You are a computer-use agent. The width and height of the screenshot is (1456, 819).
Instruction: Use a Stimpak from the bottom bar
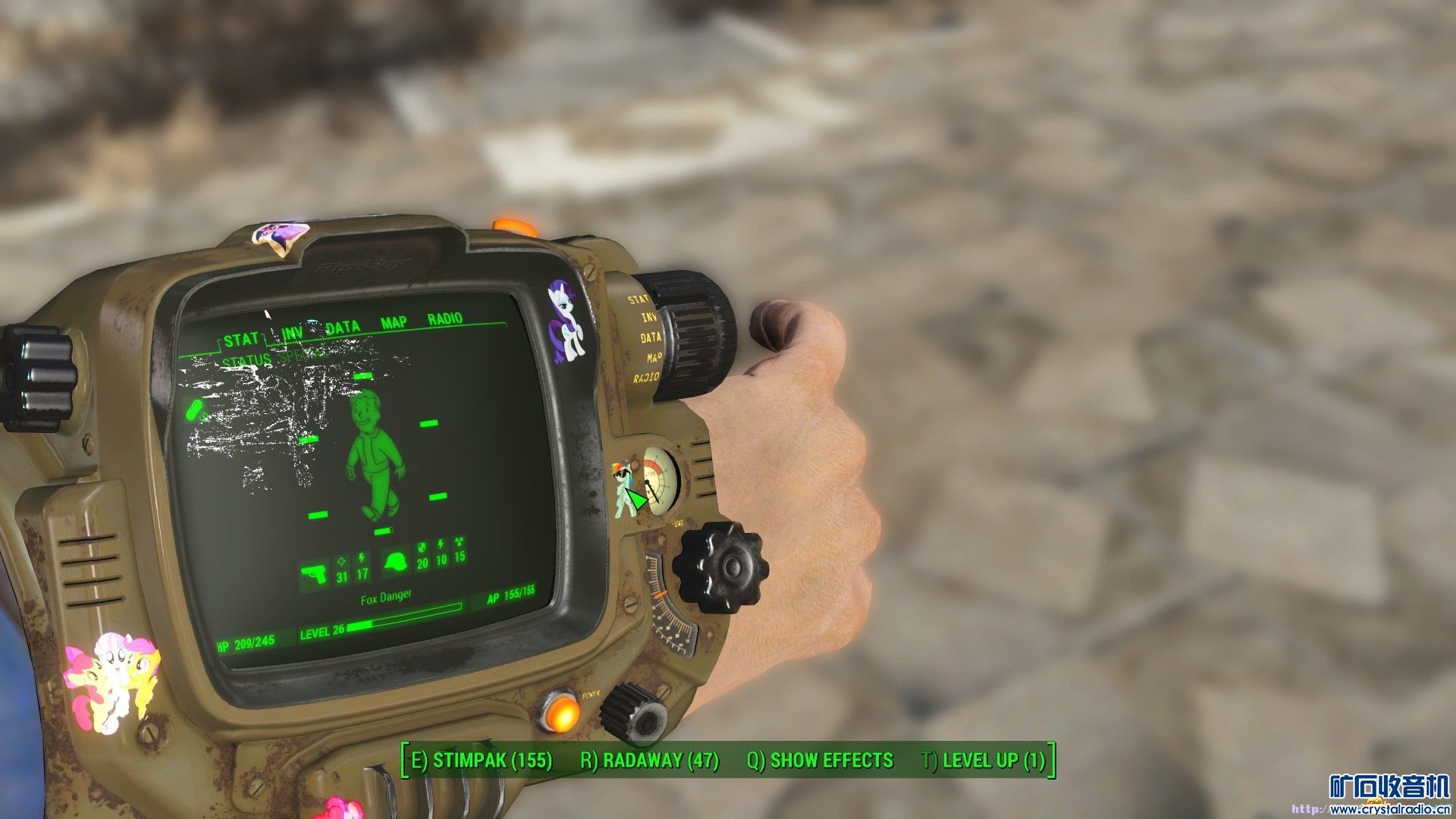point(482,761)
